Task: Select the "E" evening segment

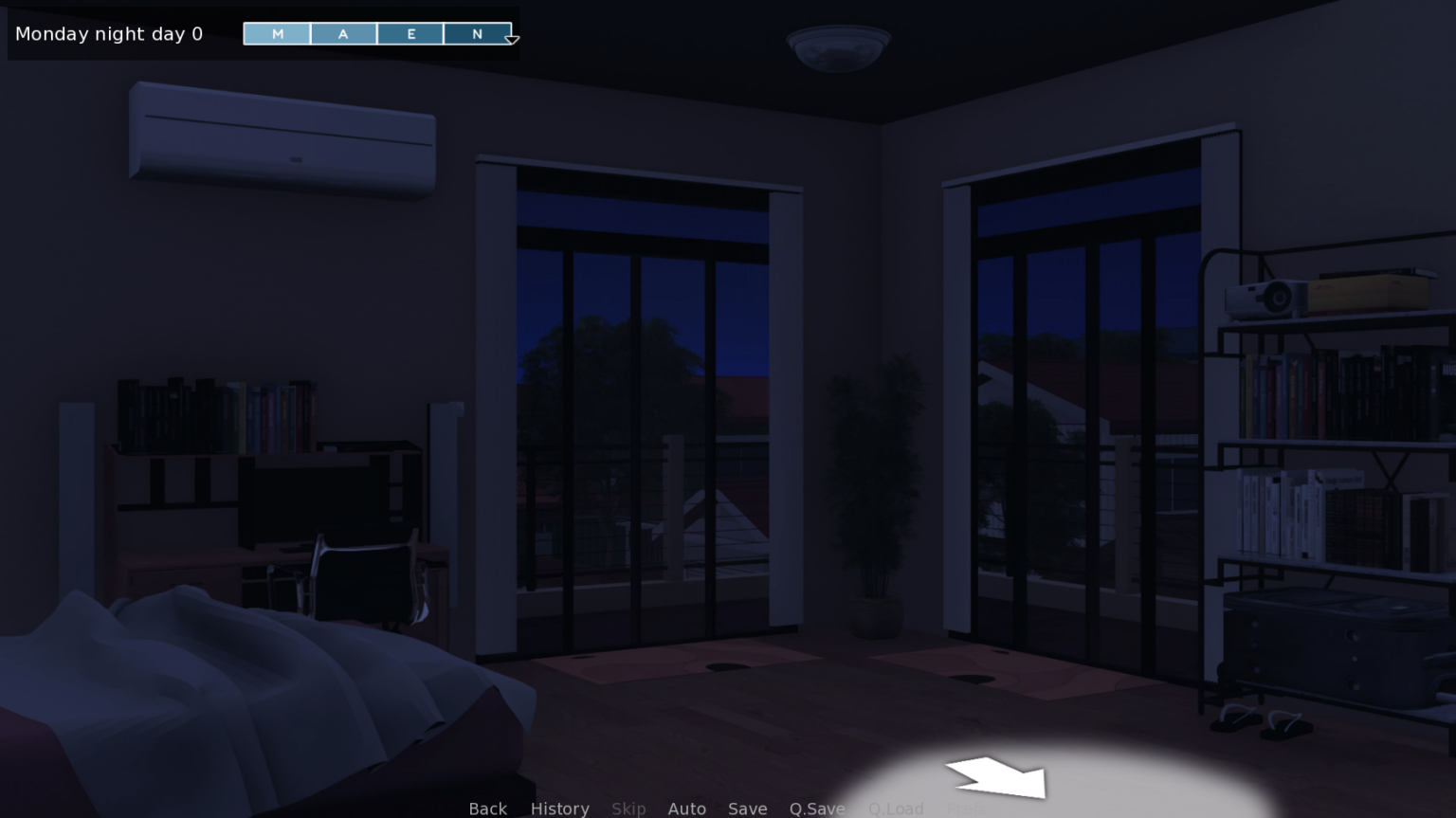Action: click(x=410, y=33)
